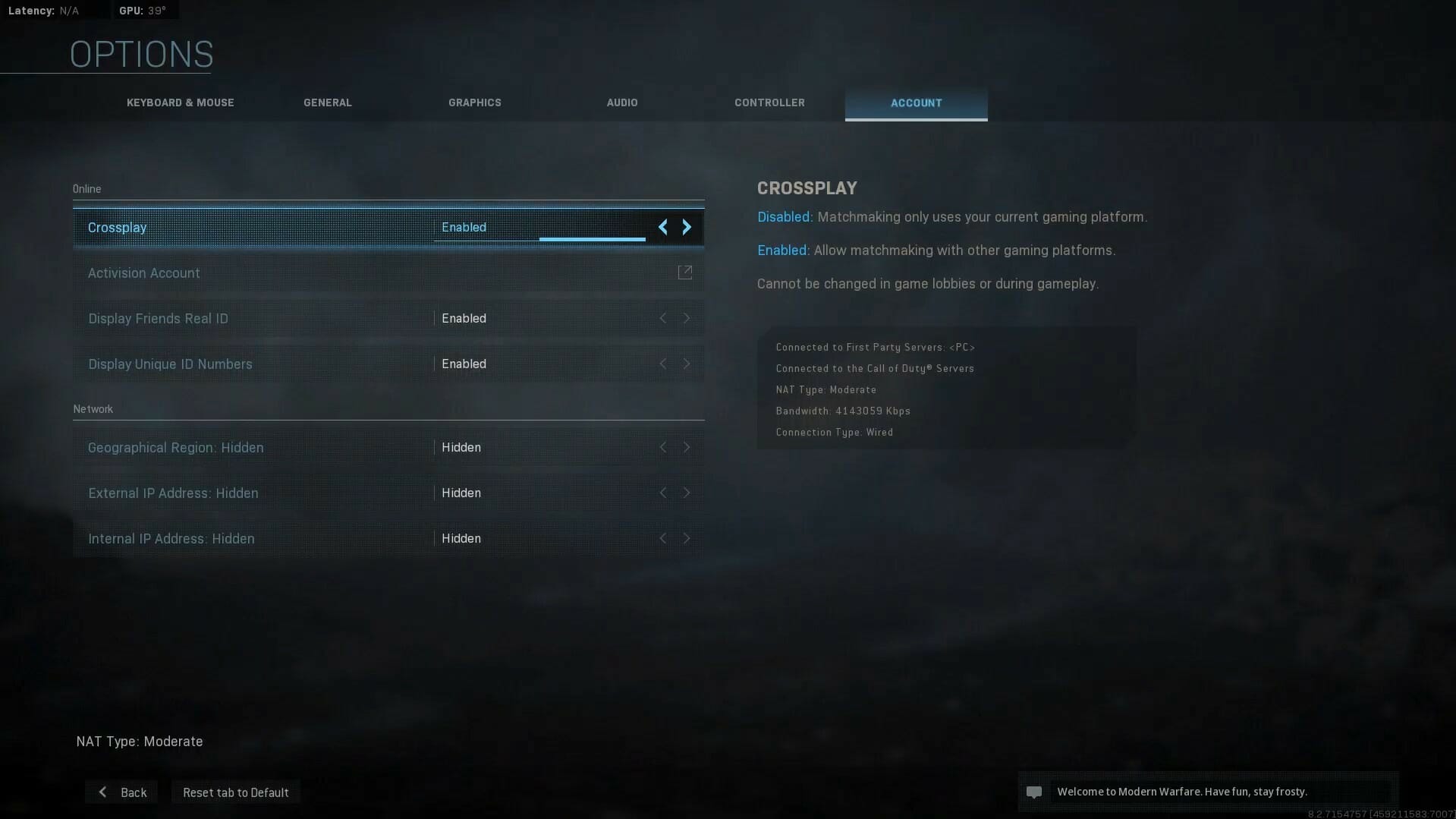1456x819 pixels.
Task: Click the right chevron for Display Friends Real ID
Action: (x=687, y=318)
